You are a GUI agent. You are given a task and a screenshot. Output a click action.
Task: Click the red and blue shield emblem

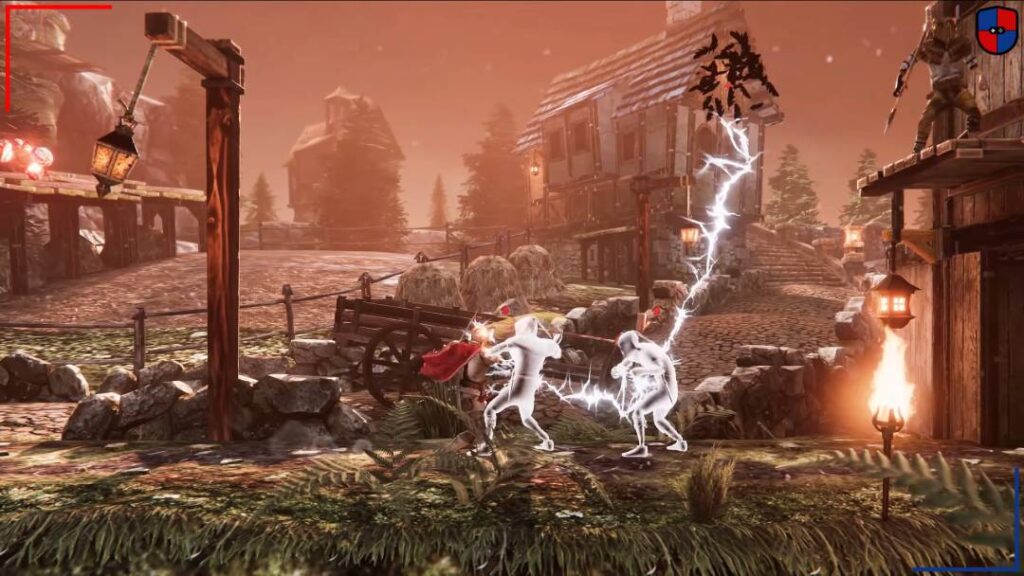996,29
